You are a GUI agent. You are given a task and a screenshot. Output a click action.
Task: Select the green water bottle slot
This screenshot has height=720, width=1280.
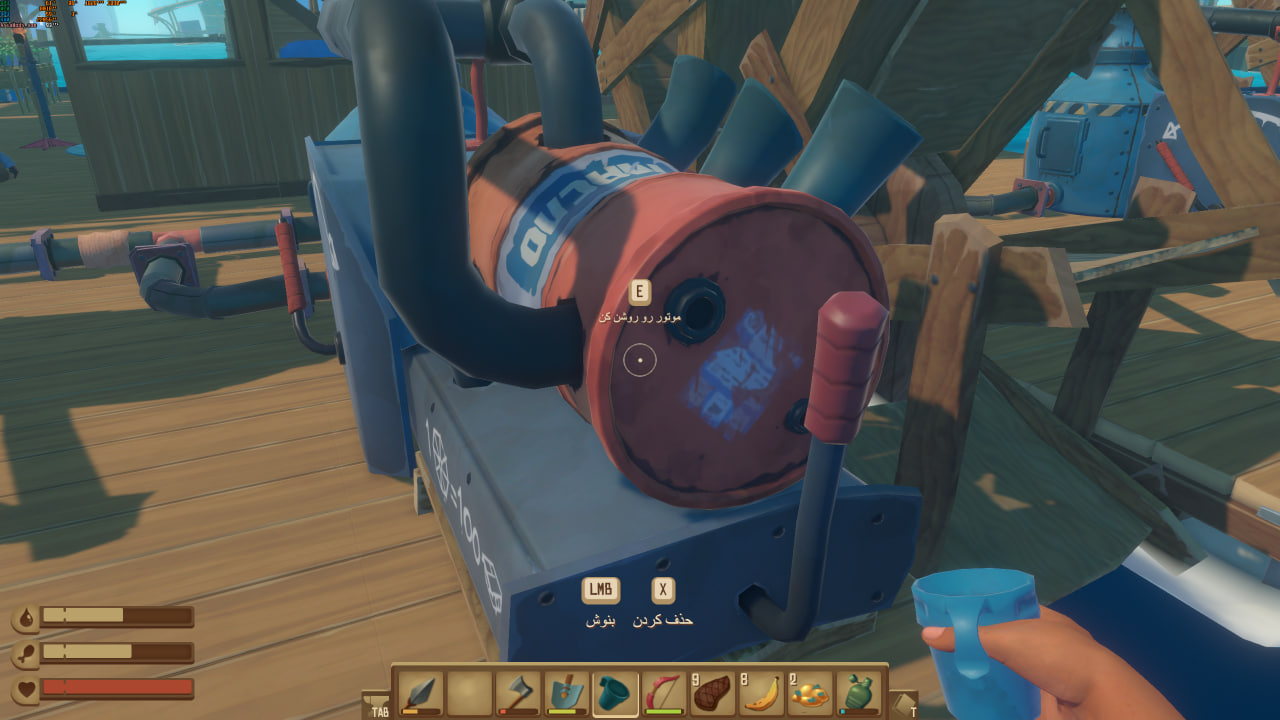(x=859, y=693)
